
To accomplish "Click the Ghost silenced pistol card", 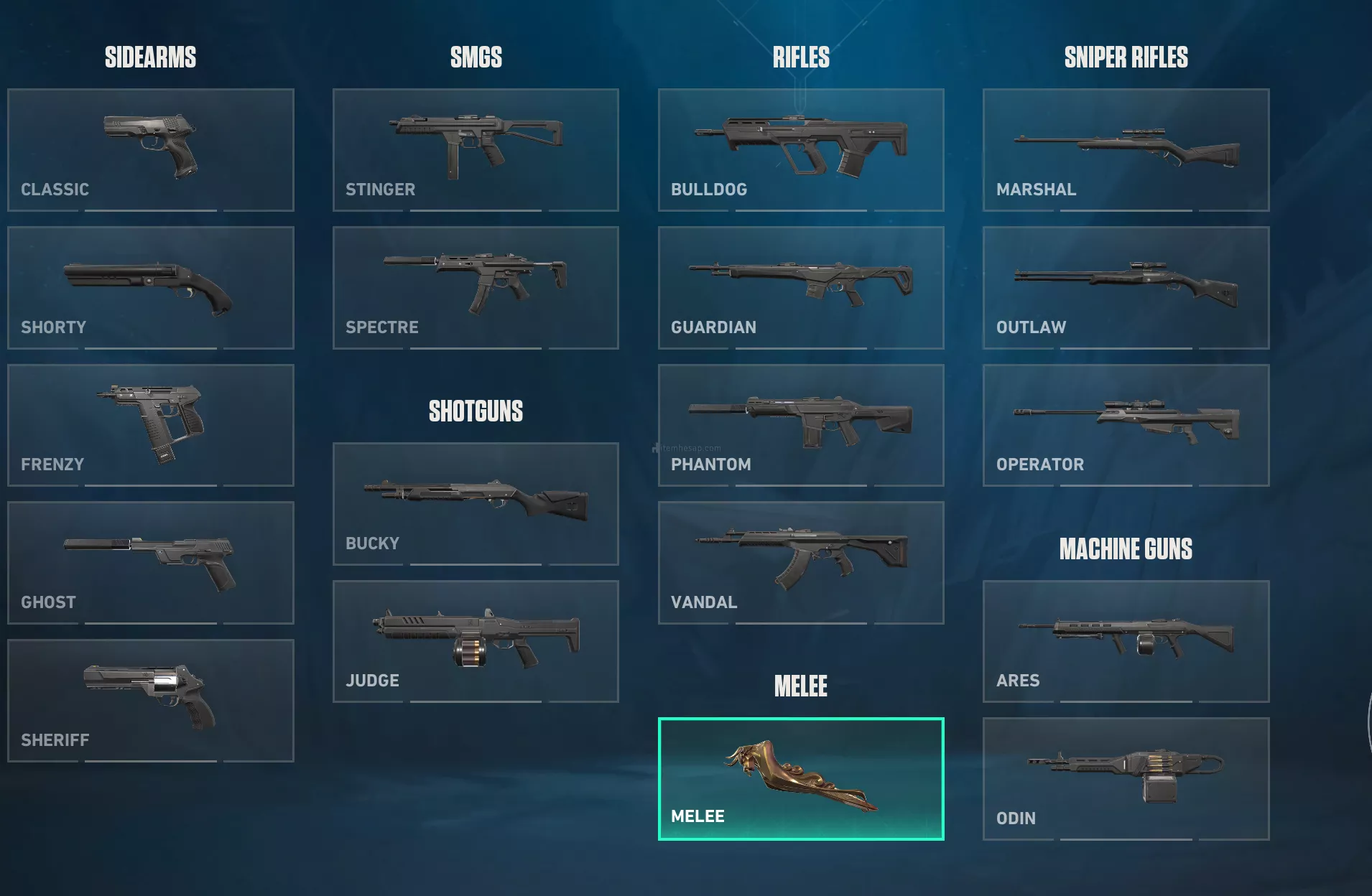I will click(x=151, y=563).
